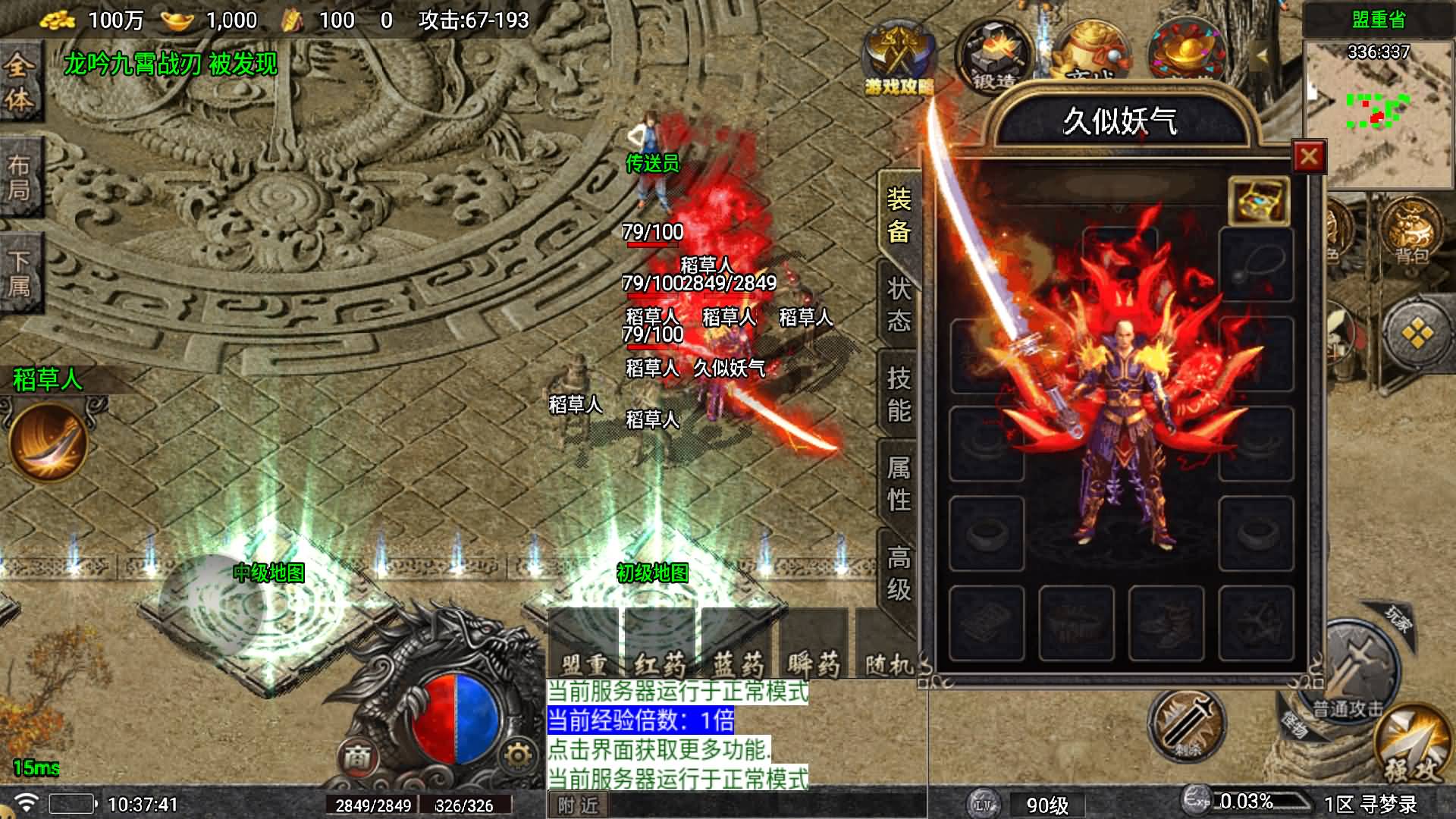Image resolution: width=1456 pixels, height=819 pixels.
Task: Use the 刺杀 sword skill
Action: 1185,725
